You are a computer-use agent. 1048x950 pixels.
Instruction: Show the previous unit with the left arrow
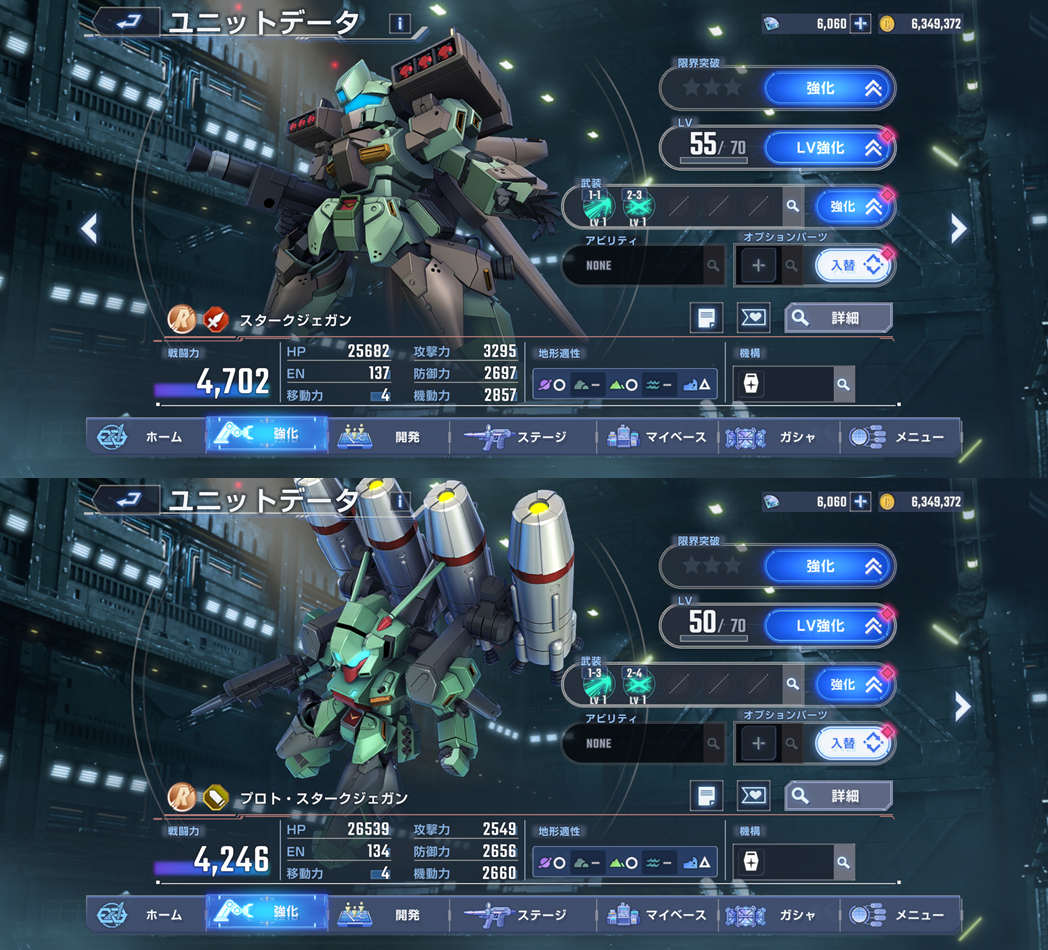(89, 229)
